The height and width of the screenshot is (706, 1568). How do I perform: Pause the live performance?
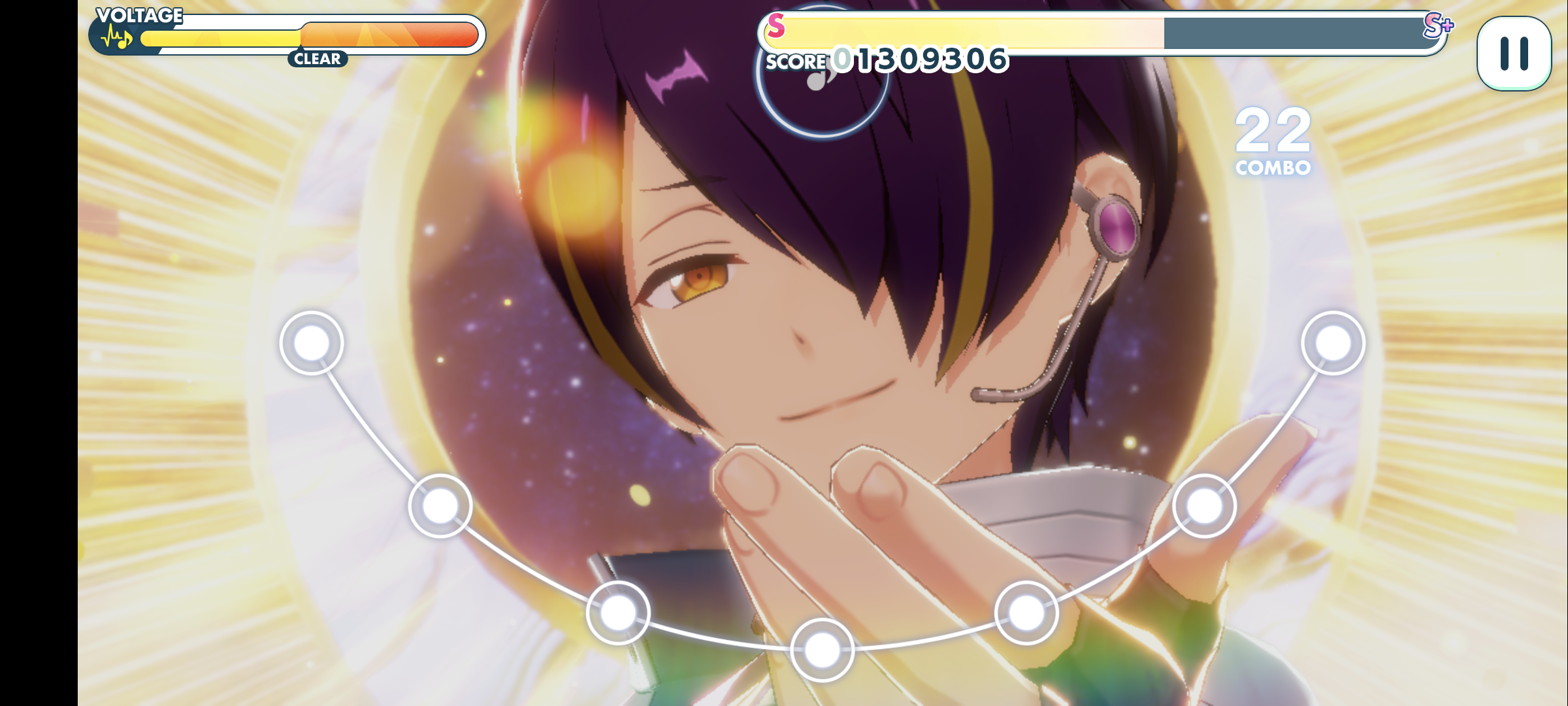pyautogui.click(x=1514, y=54)
